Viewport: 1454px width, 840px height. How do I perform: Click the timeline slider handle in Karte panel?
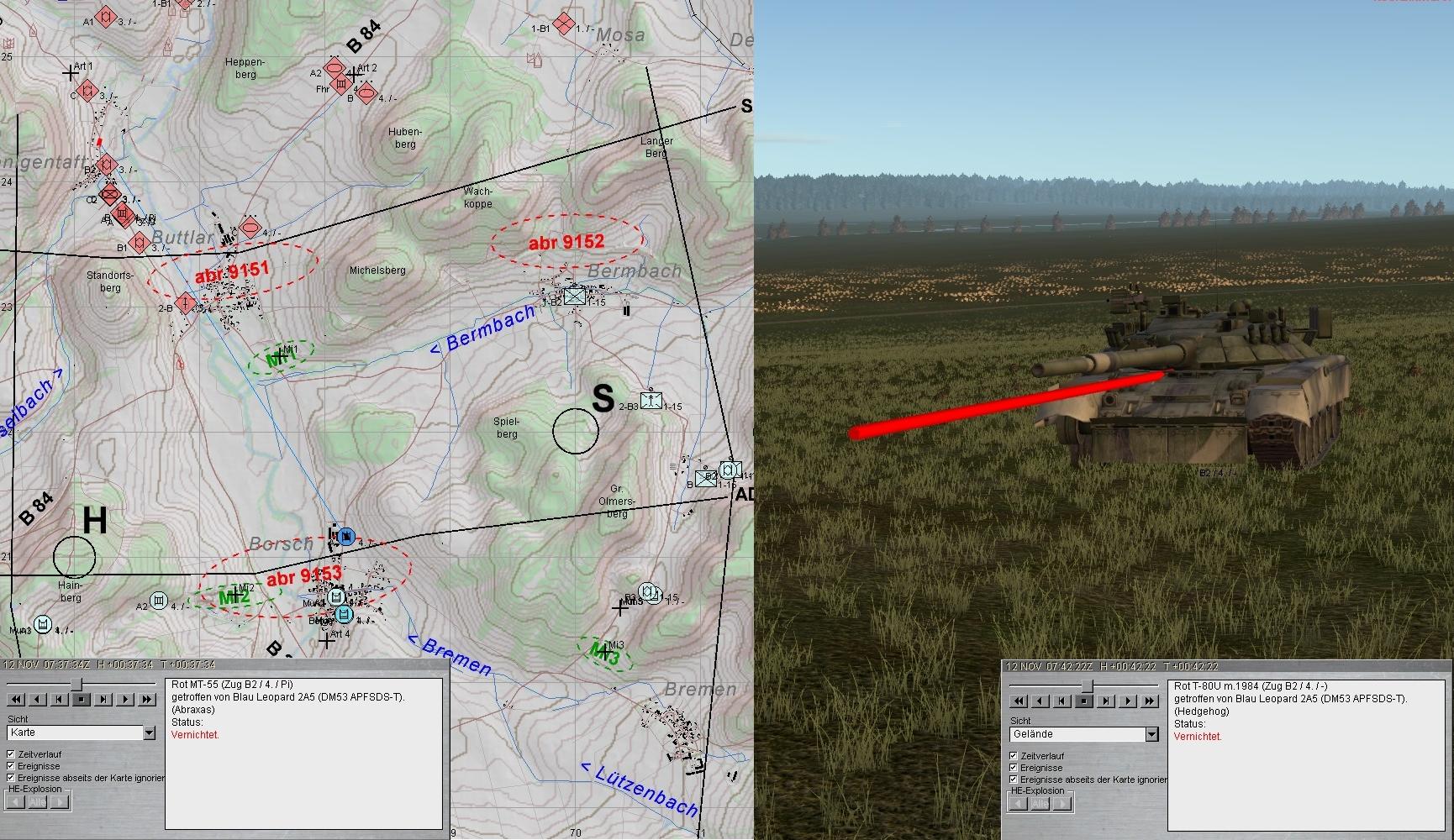(x=76, y=684)
